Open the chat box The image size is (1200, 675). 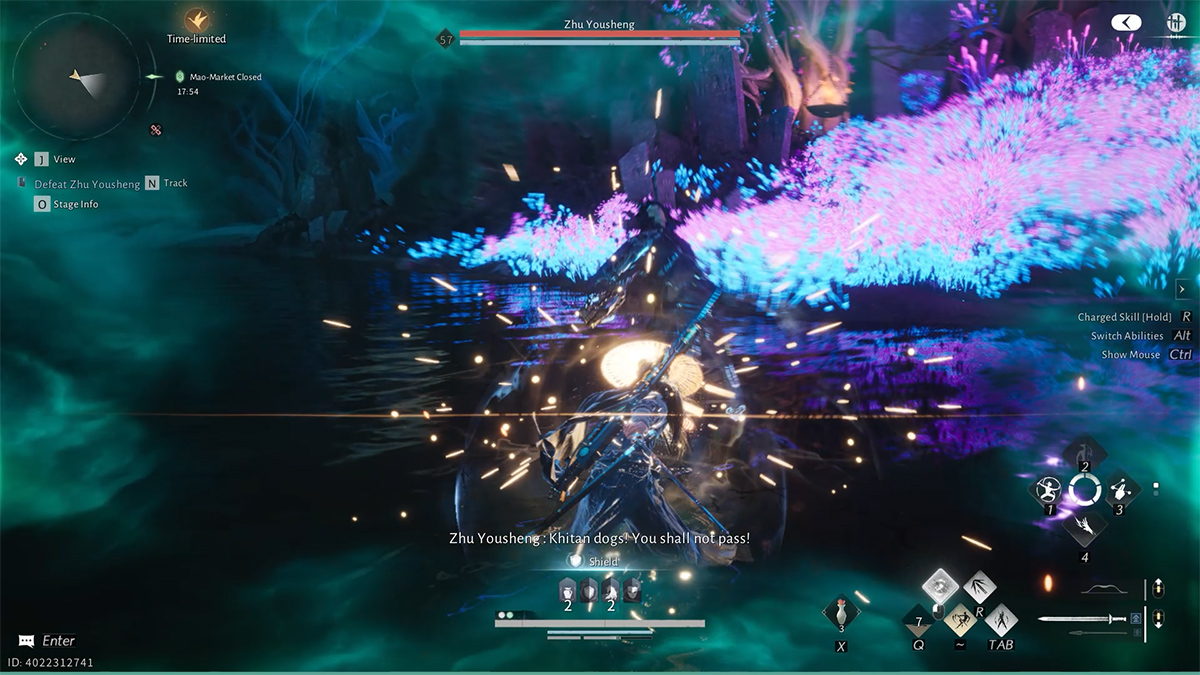pyautogui.click(x=48, y=641)
